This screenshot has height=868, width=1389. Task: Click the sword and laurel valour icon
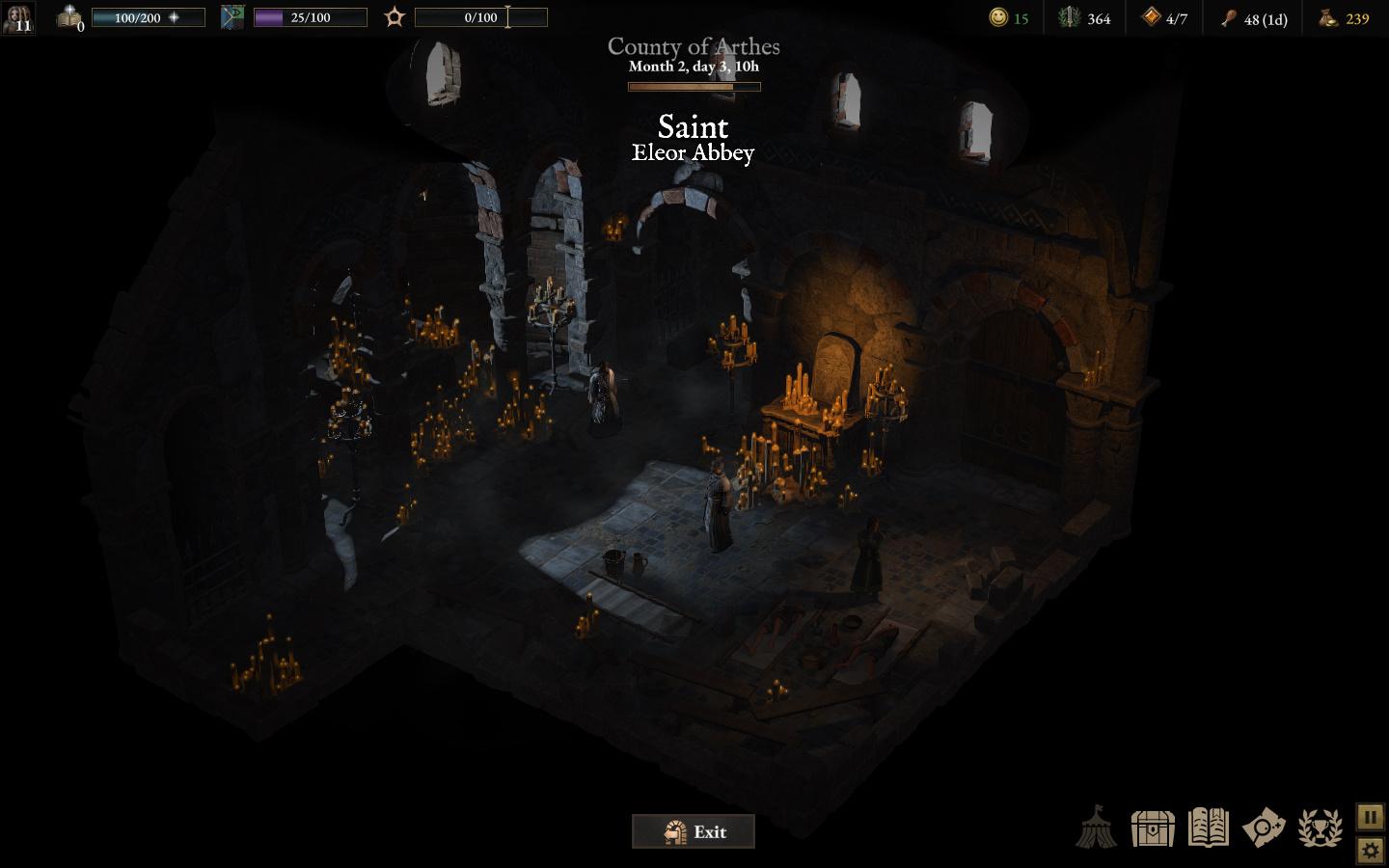pyautogui.click(x=1069, y=17)
